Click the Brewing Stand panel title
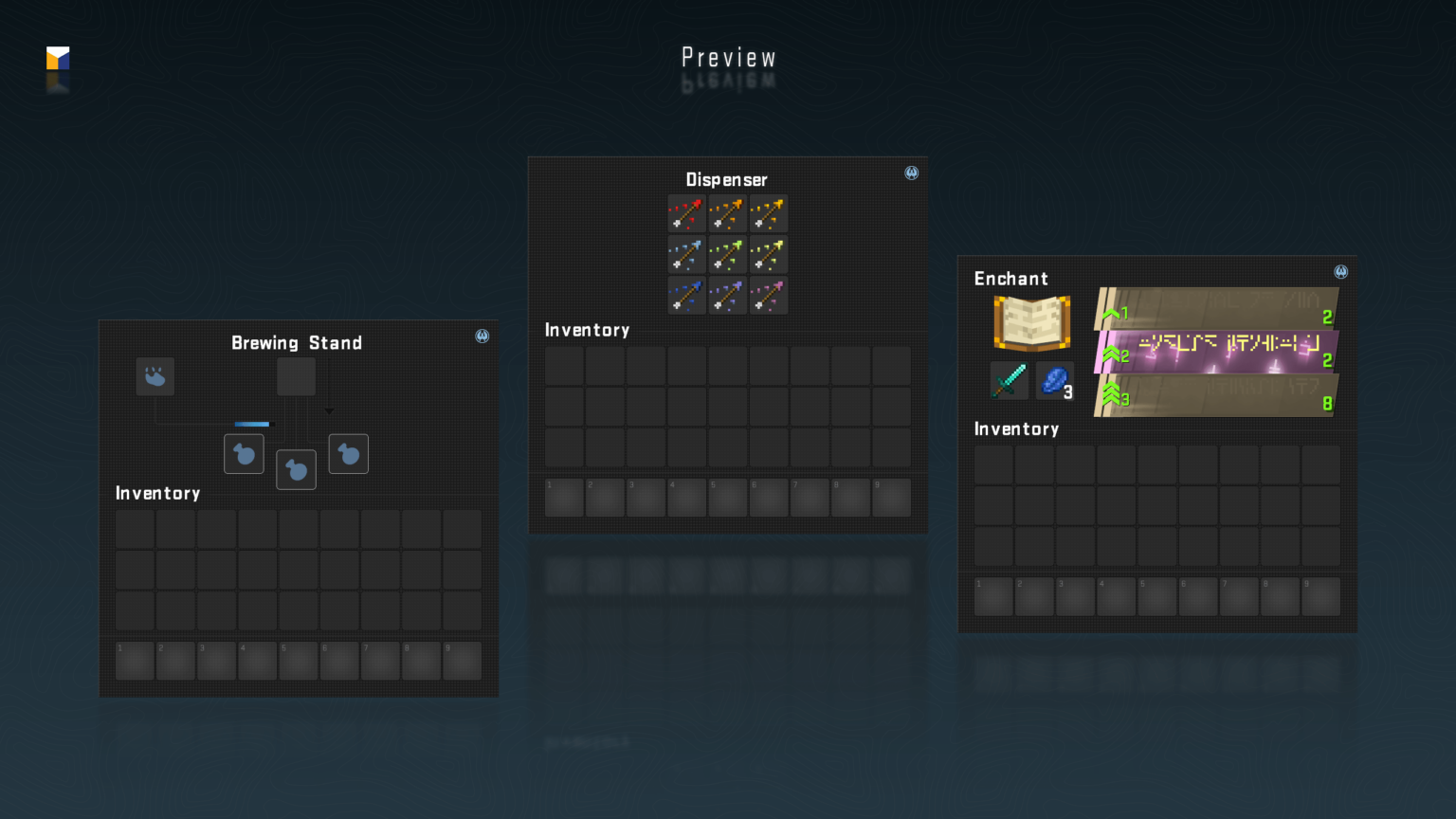This screenshot has height=819, width=1456. [x=297, y=343]
